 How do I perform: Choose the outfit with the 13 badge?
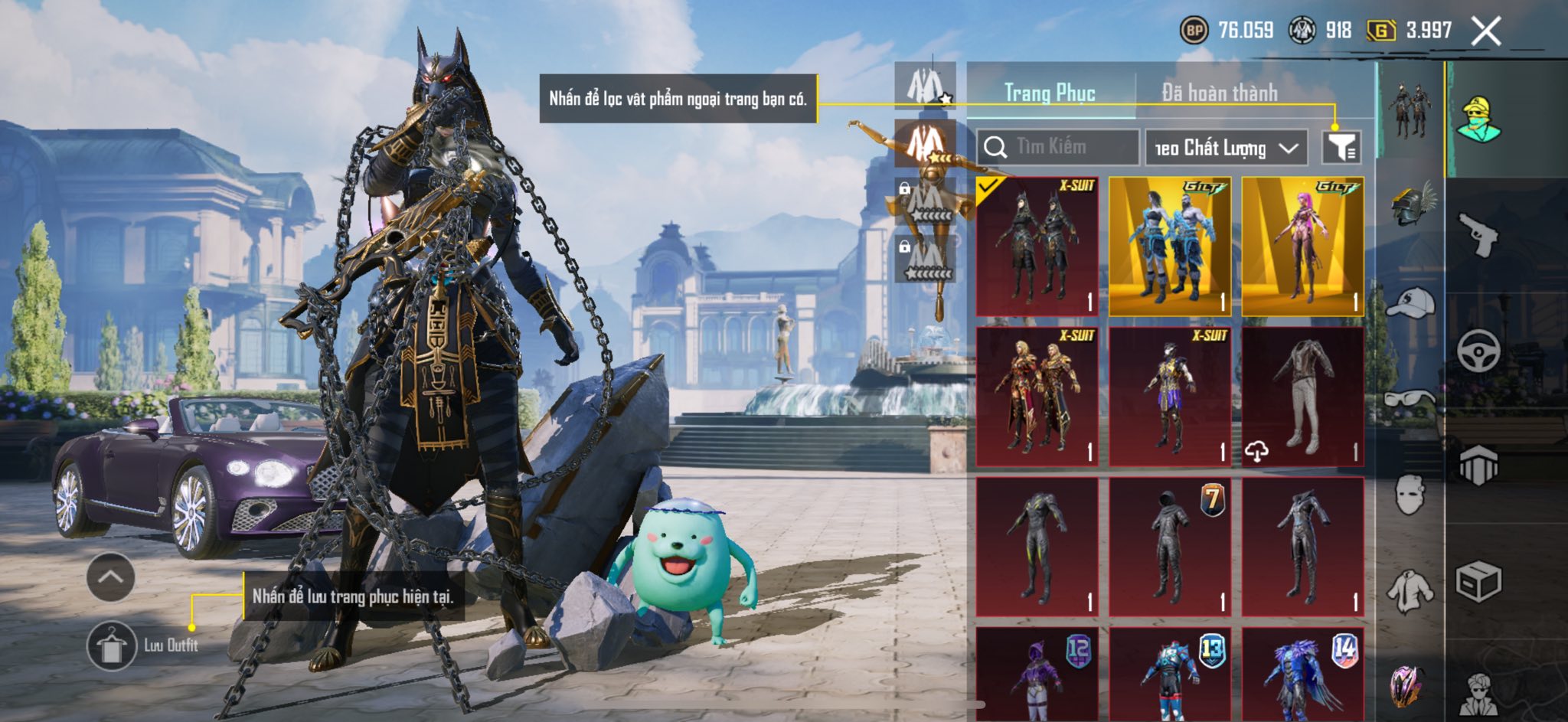[1169, 675]
